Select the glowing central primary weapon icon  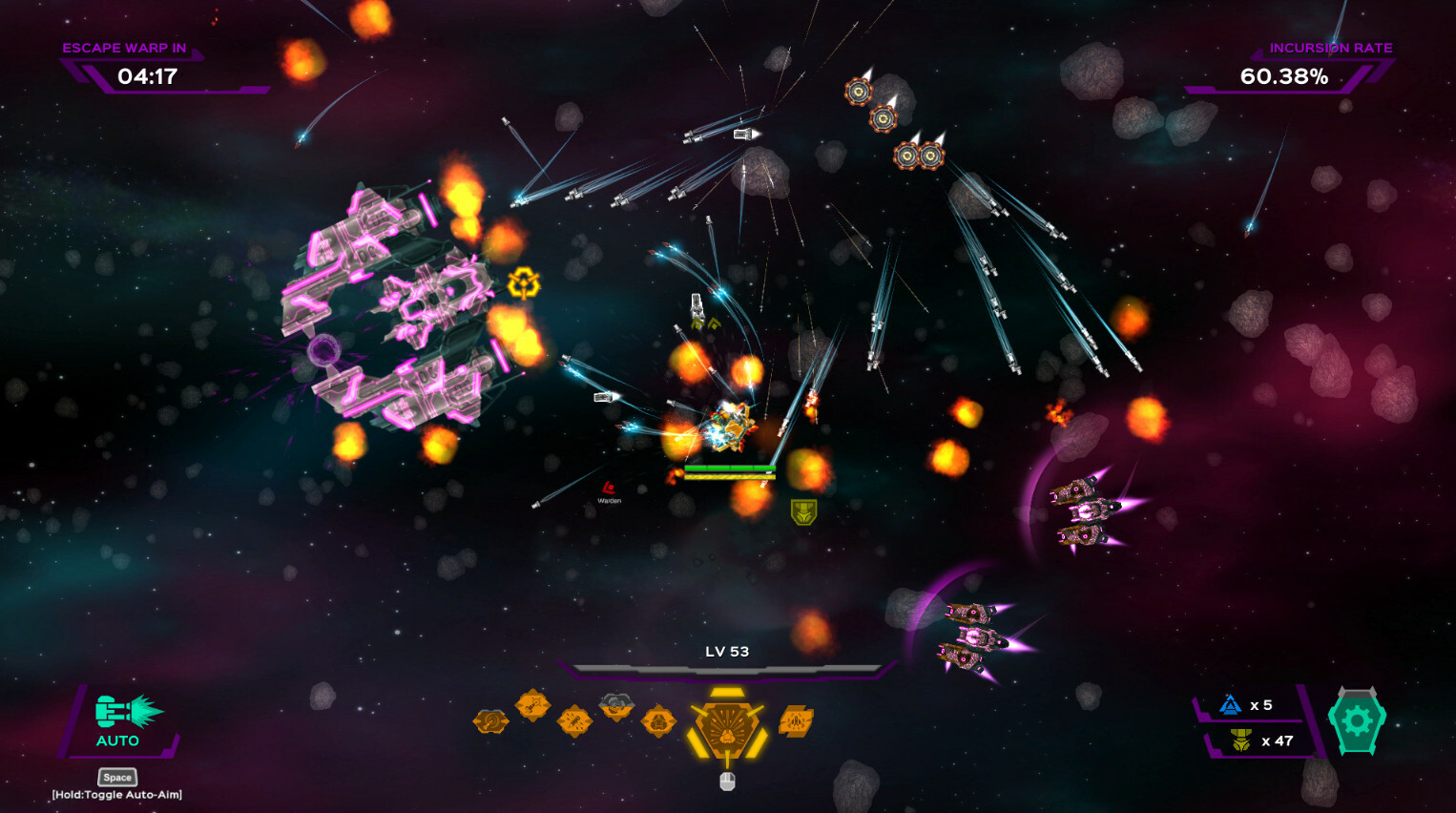727,731
